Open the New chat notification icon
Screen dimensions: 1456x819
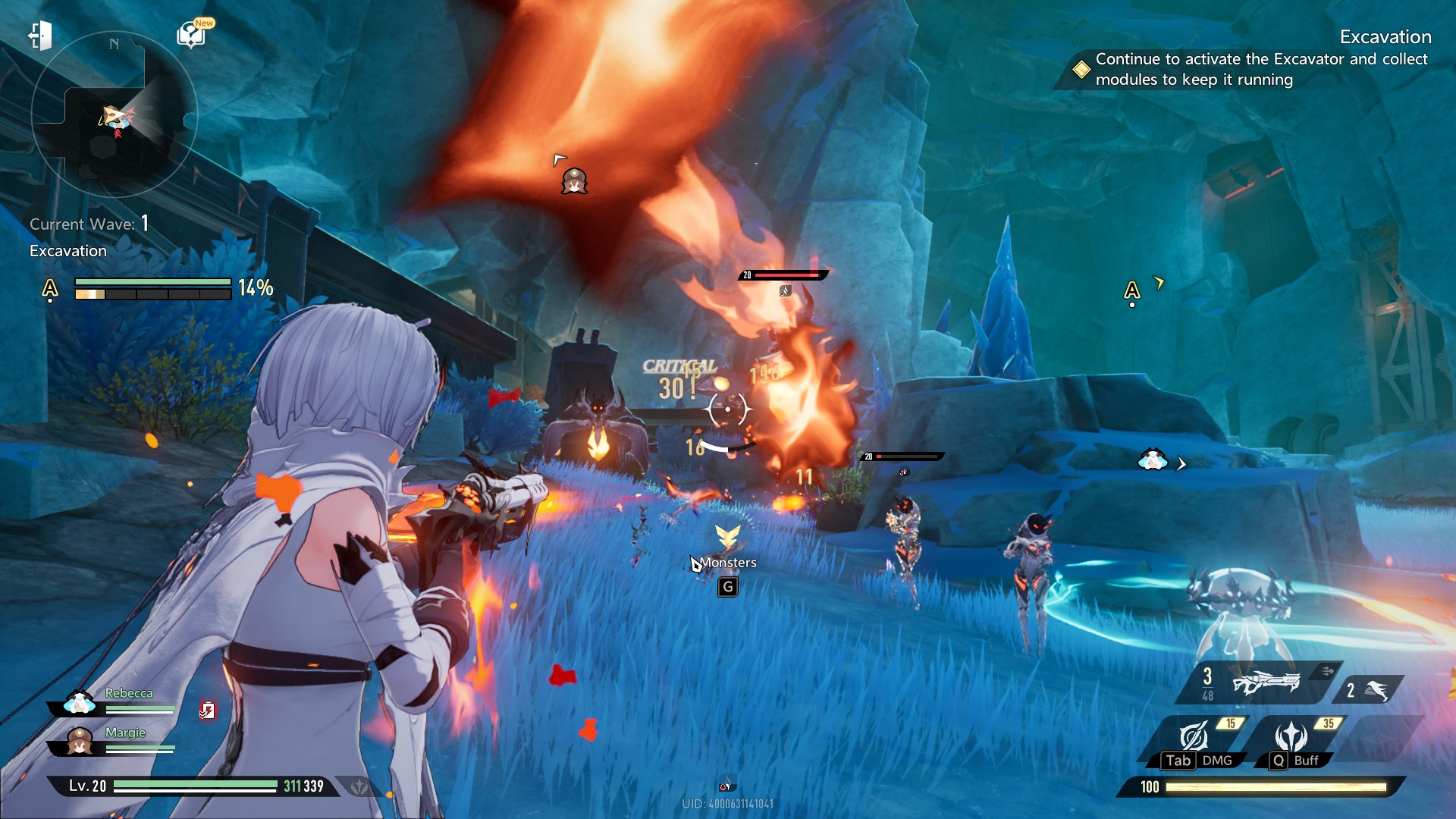coord(191,35)
